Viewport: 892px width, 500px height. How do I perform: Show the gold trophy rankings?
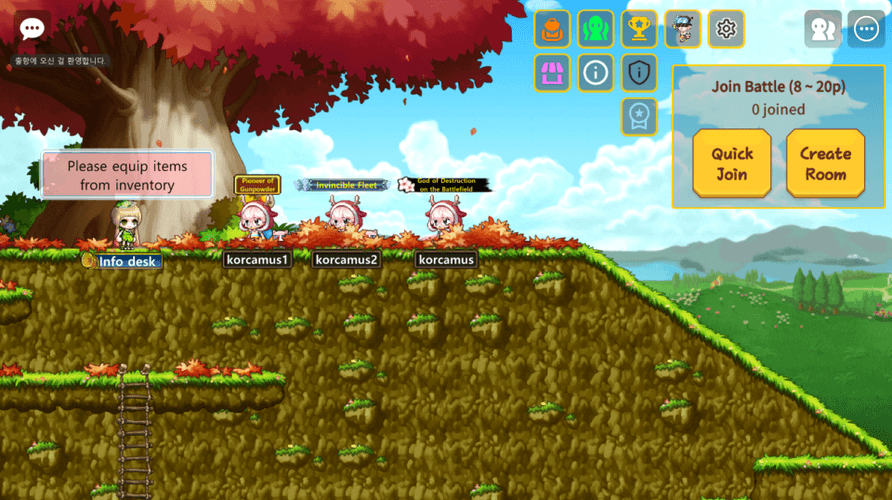click(x=640, y=29)
